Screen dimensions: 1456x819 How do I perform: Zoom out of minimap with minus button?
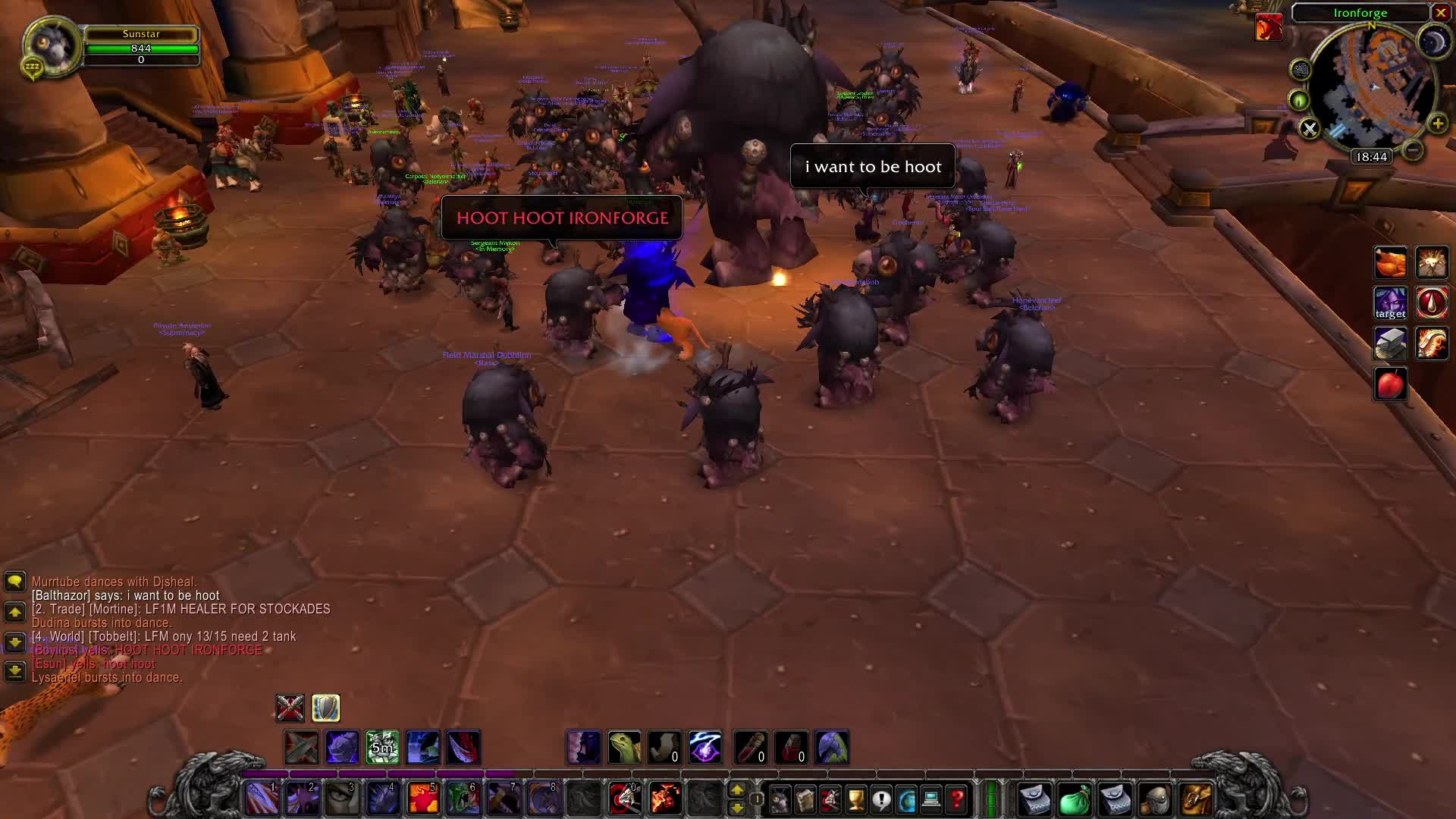pyautogui.click(x=1412, y=150)
